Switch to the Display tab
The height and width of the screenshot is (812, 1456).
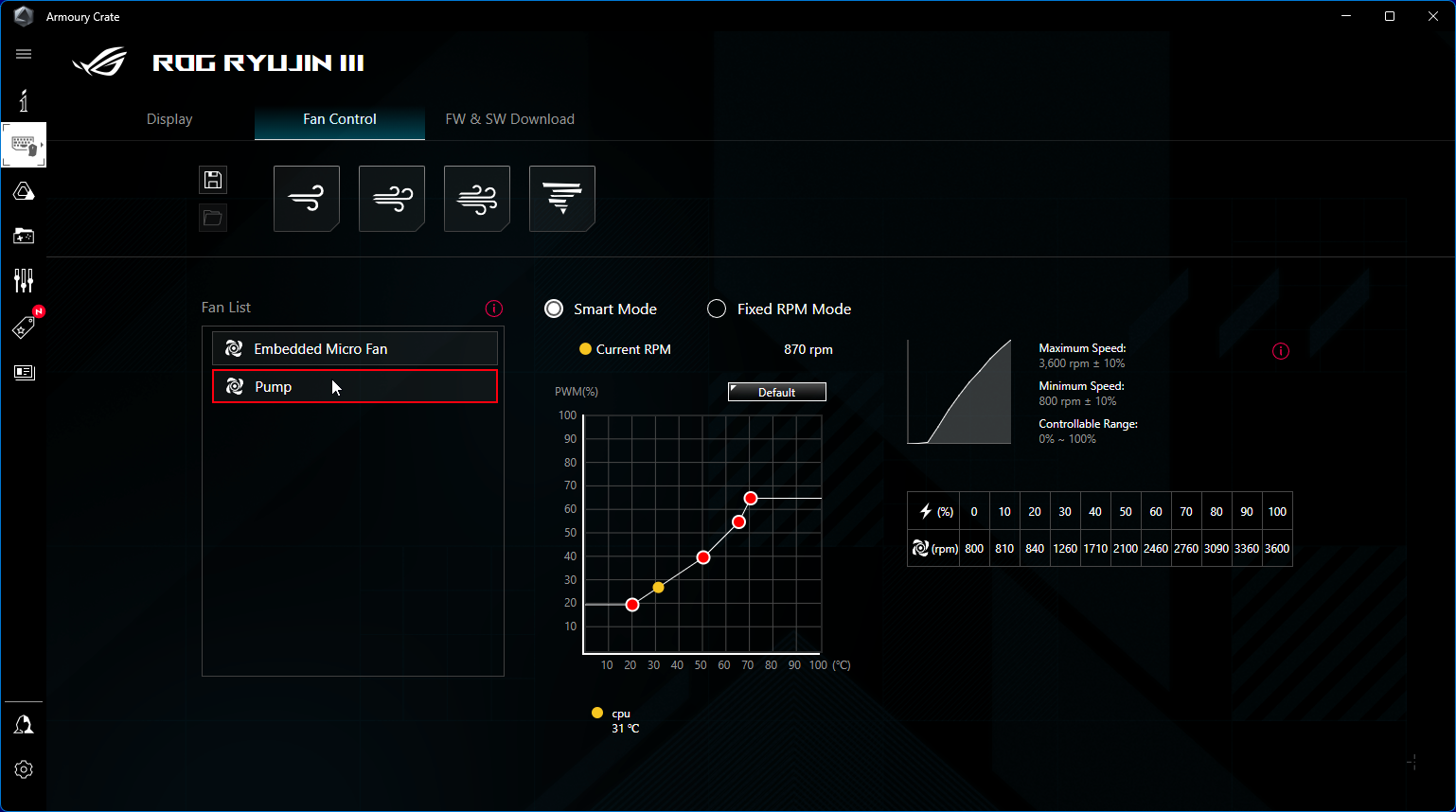click(x=169, y=119)
